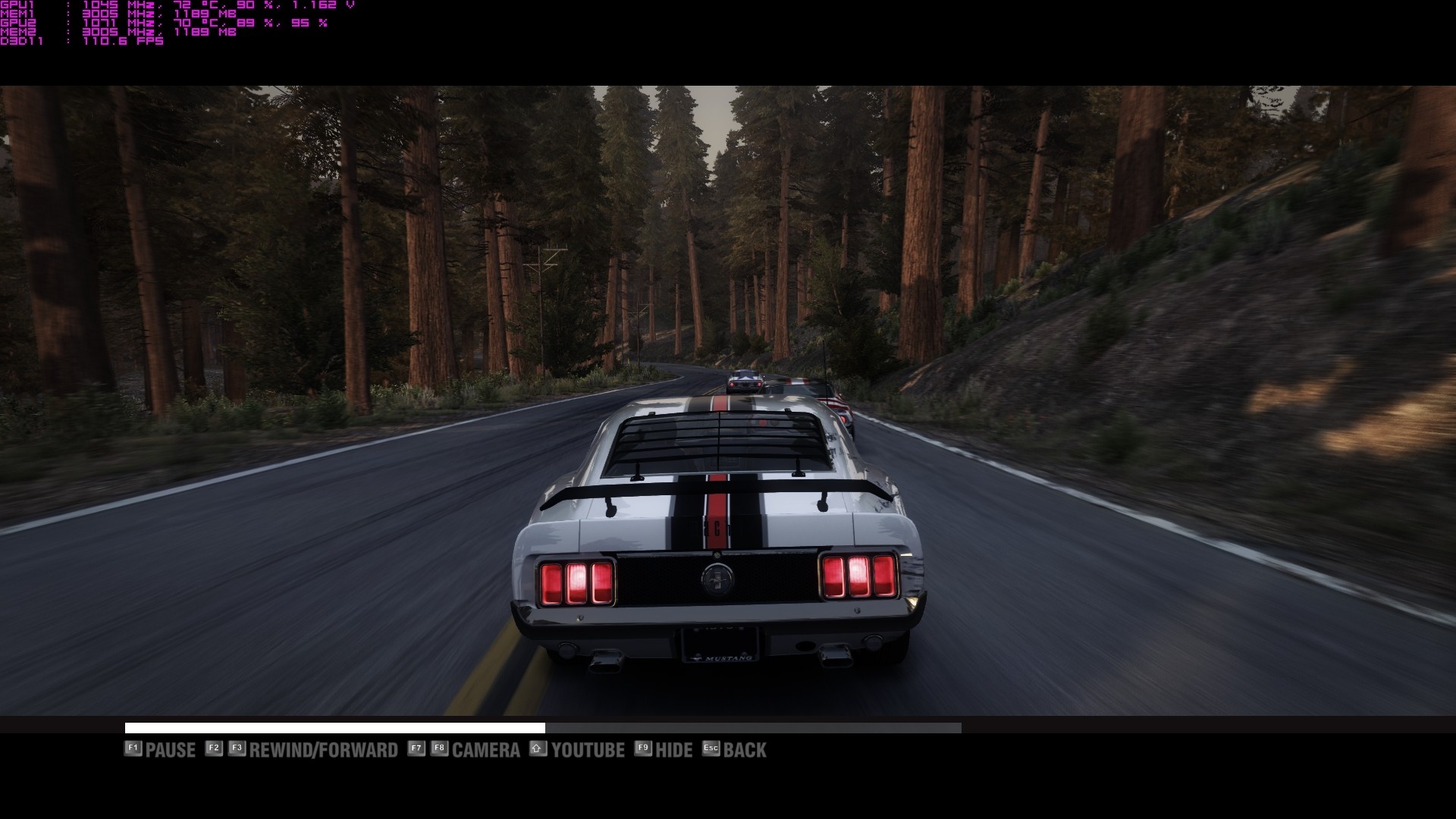Click the F7 camera key icon
This screenshot has height=819, width=1456.
[416, 749]
